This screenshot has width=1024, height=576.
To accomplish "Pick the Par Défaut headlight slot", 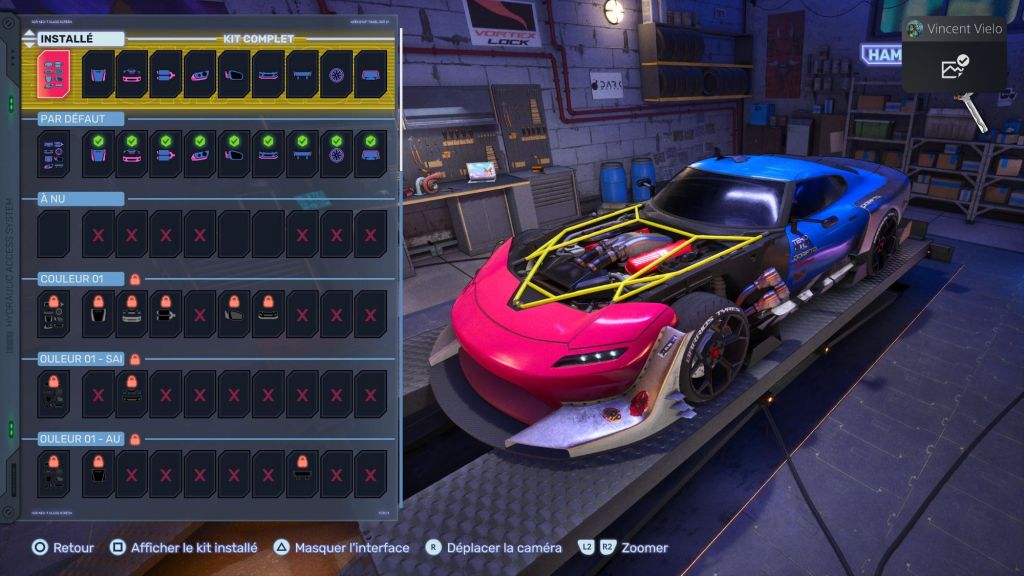I will [x=200, y=154].
